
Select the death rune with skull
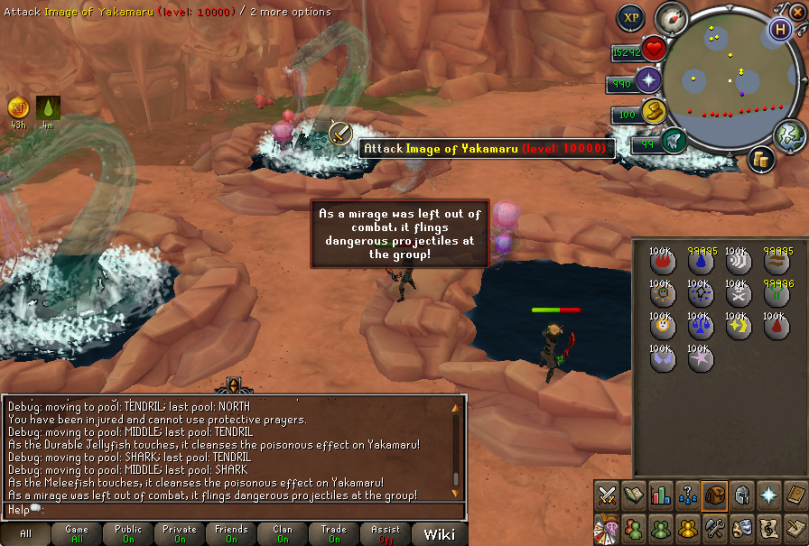tap(738, 294)
